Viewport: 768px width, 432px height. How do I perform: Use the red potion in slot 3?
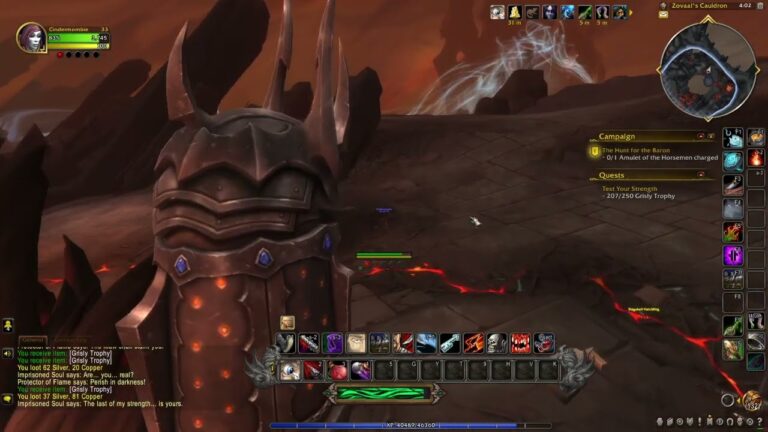[337, 370]
